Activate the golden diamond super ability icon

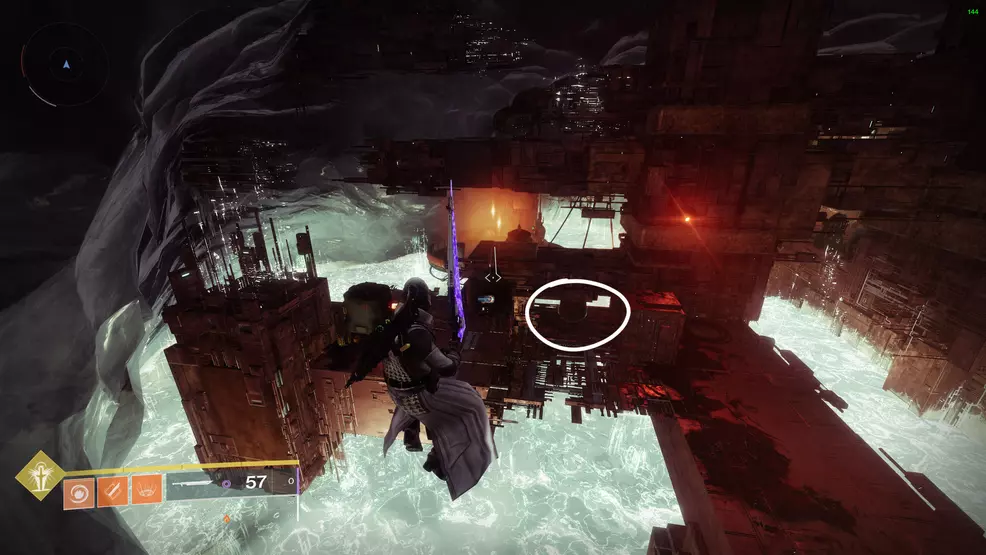(40, 474)
